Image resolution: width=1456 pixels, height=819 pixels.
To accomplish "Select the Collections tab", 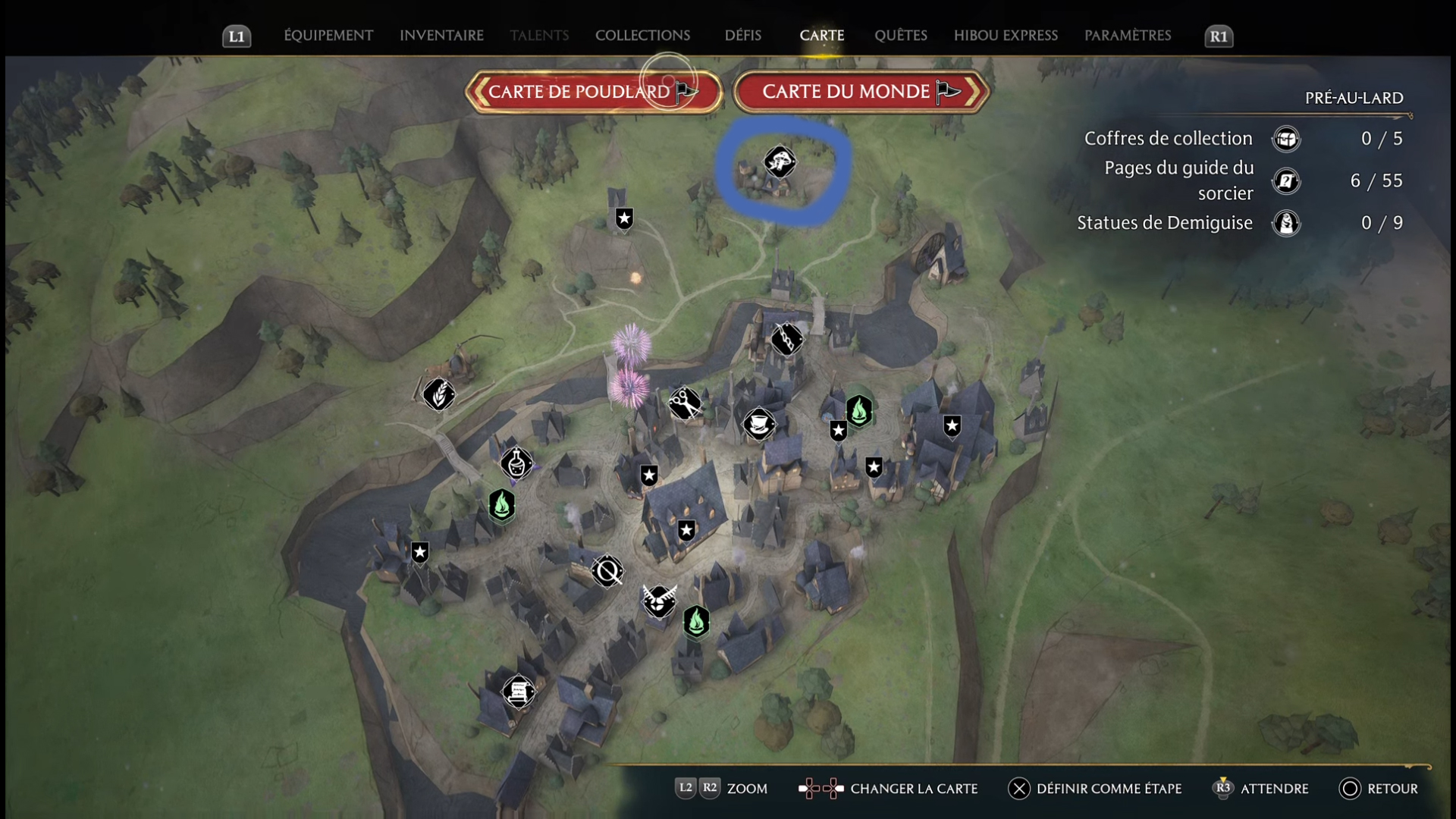I will [x=642, y=36].
